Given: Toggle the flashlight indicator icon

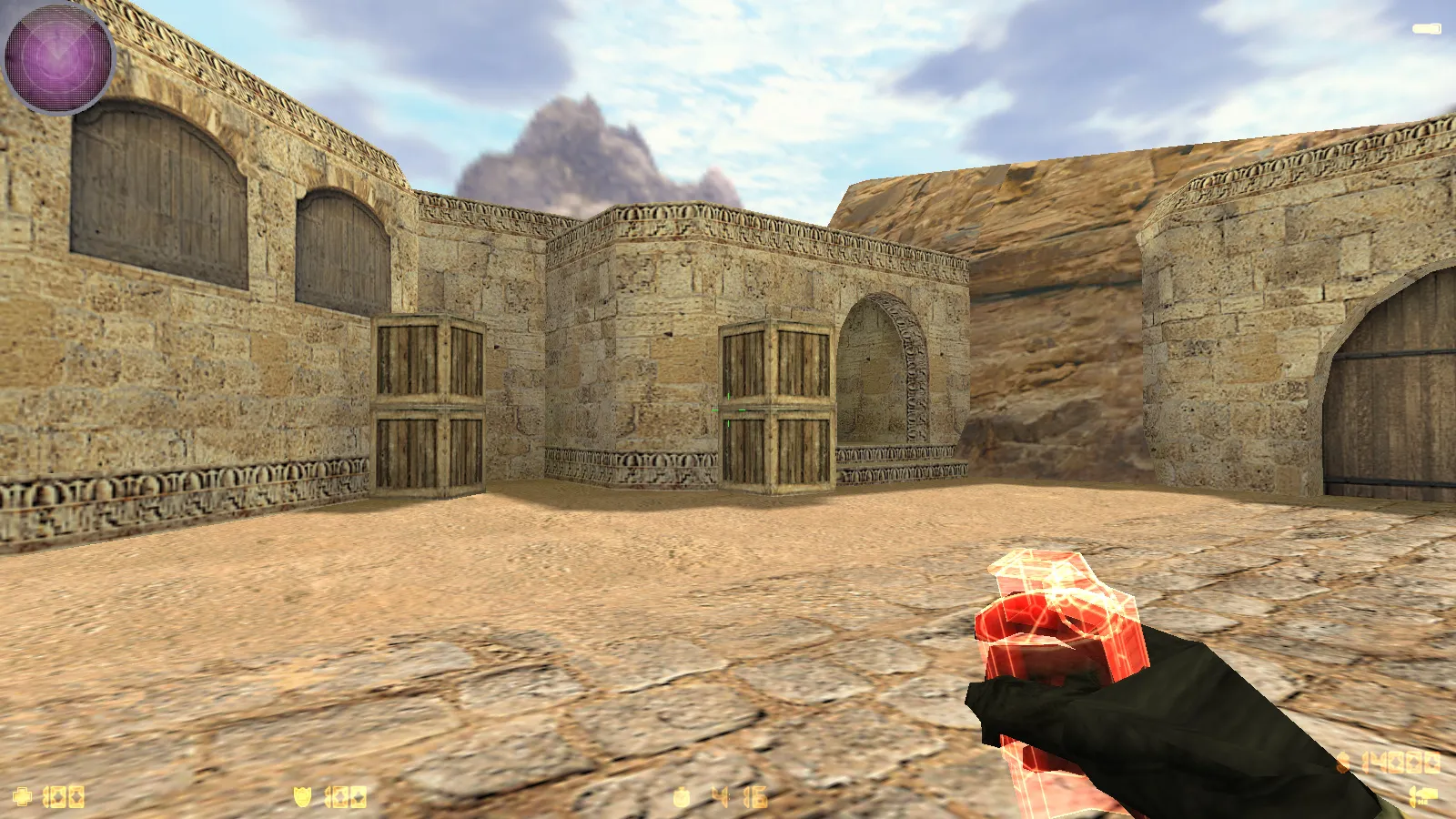Looking at the screenshot, I should pos(1425,29).
